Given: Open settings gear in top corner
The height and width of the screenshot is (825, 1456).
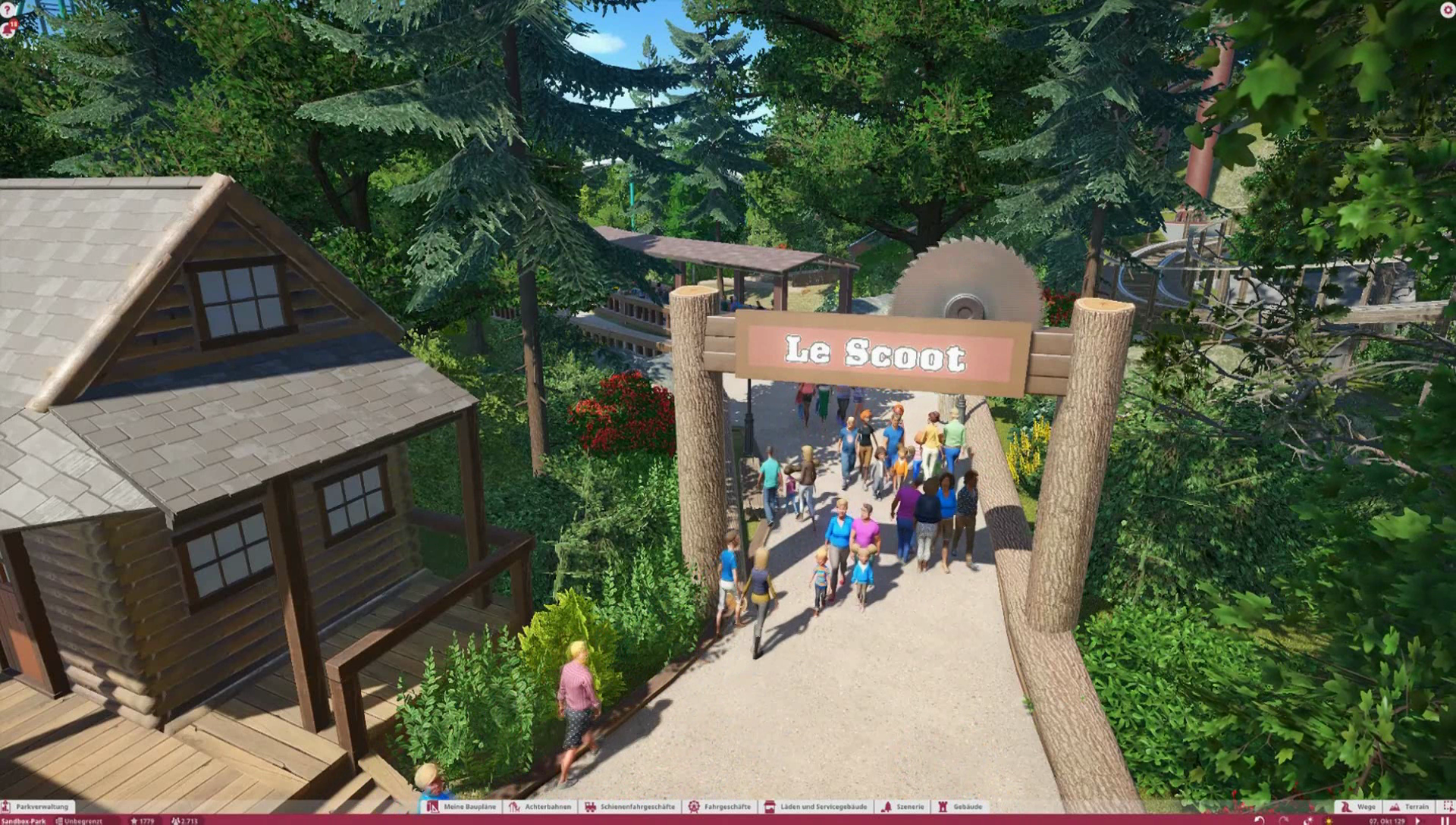Looking at the screenshot, I should tap(1447, 9).
